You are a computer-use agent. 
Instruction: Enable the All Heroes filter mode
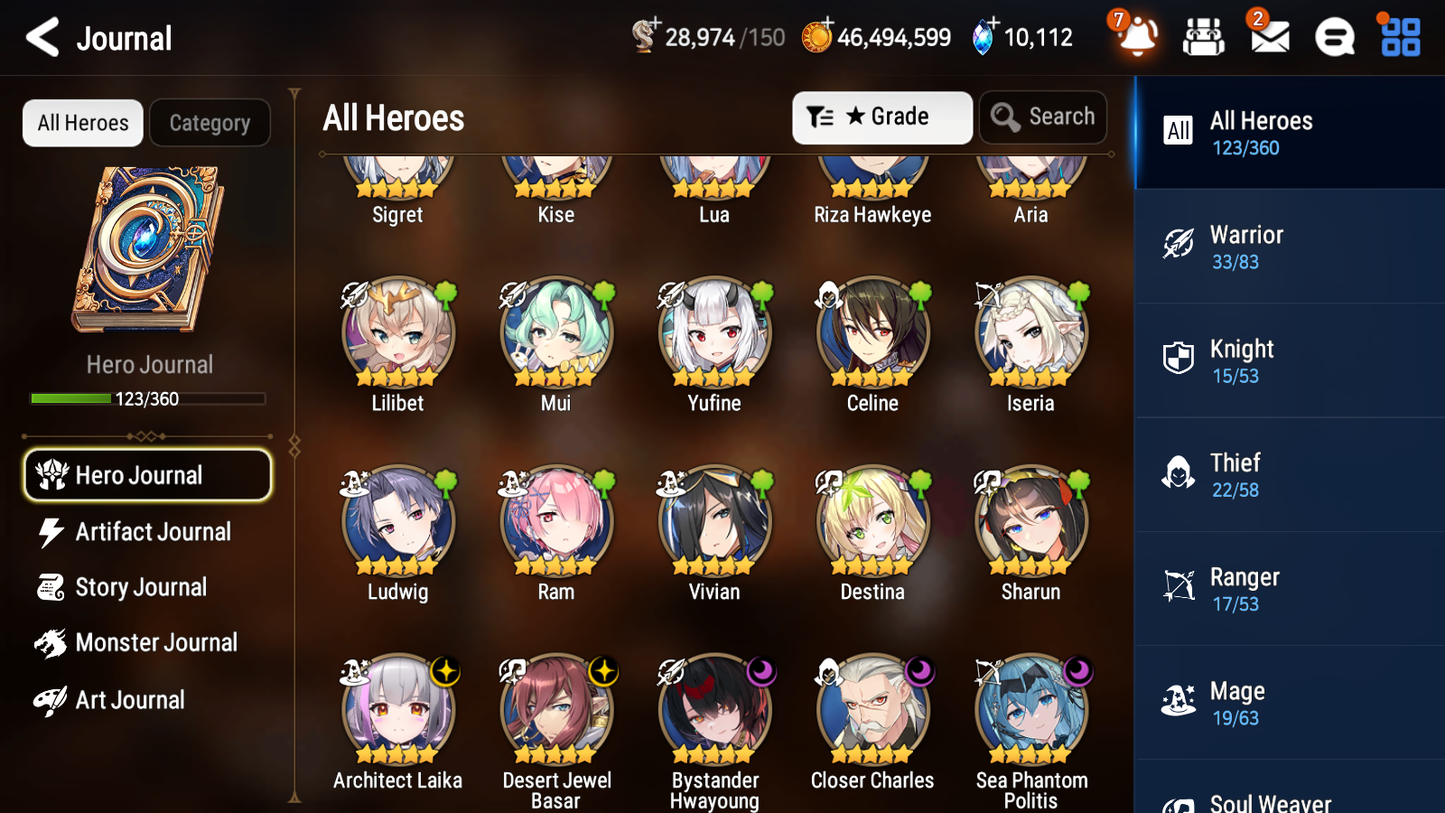coord(82,122)
